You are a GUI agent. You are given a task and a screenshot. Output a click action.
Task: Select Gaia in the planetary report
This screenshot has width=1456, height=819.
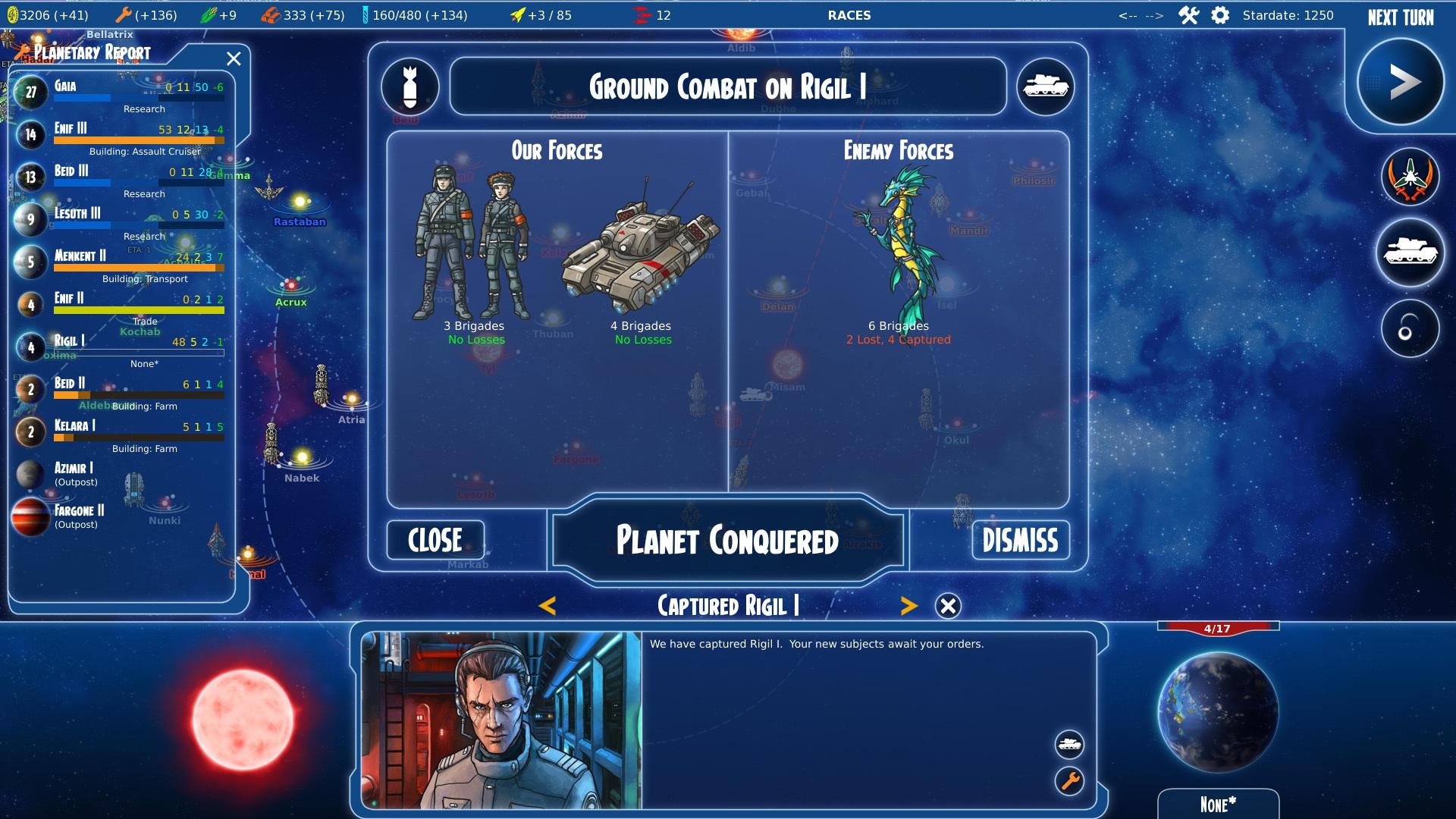pyautogui.click(x=121, y=93)
